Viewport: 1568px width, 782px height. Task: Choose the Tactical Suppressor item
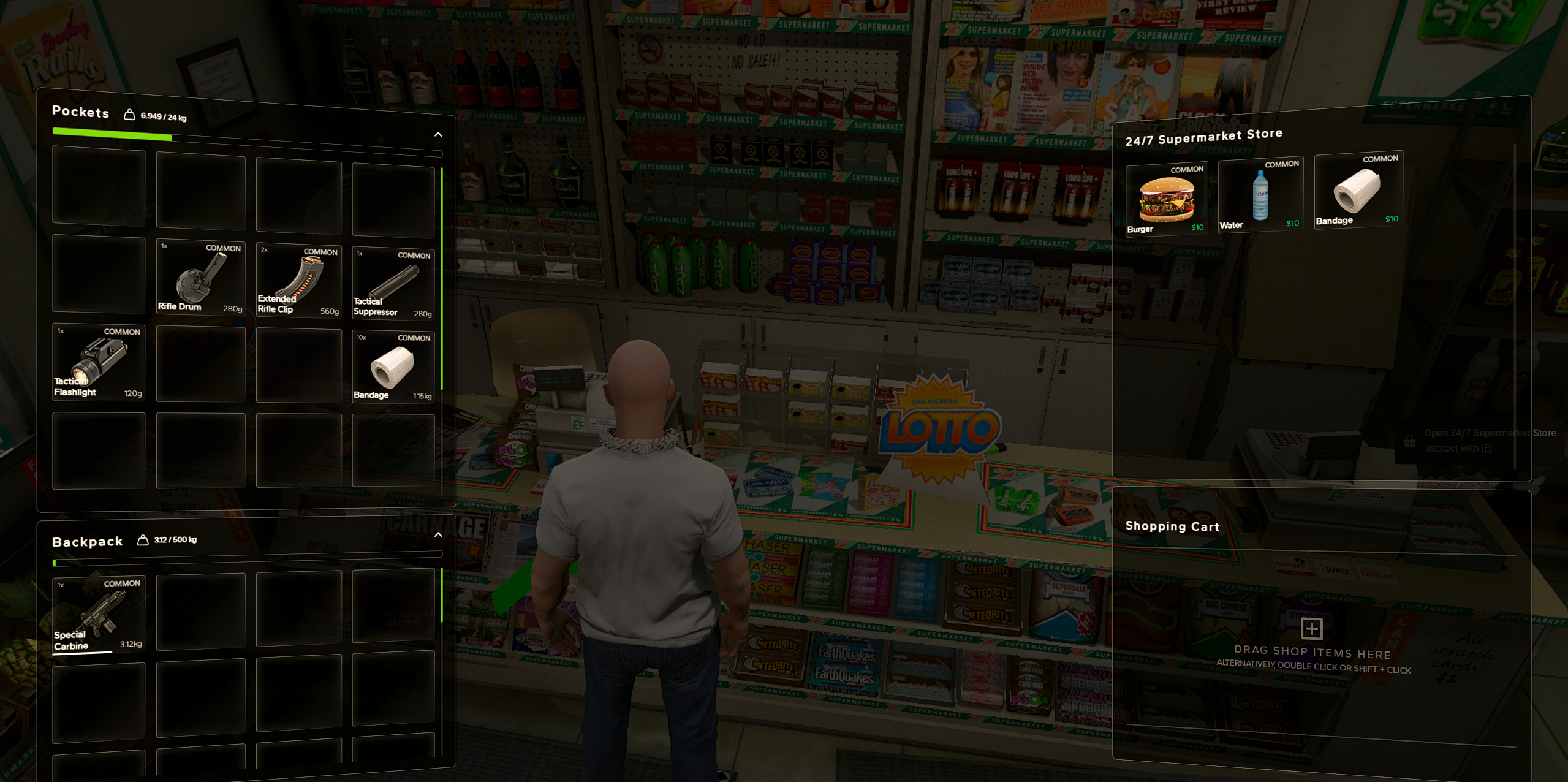393,283
